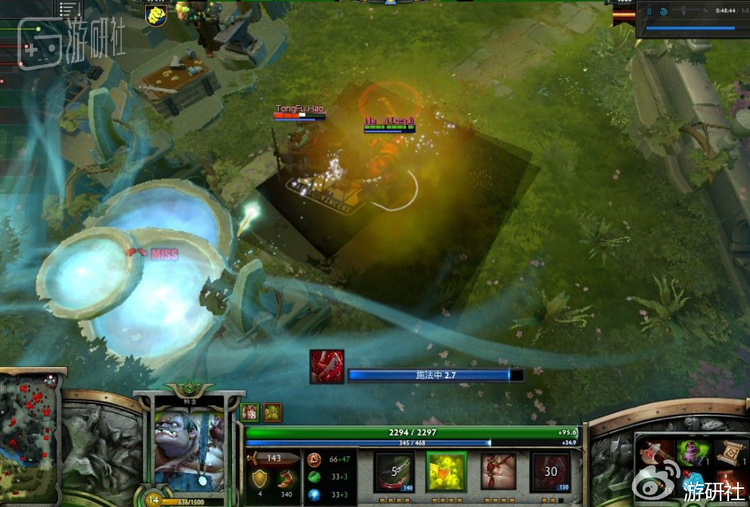
Task: Click the replay rewind circular-arrow button
Action: 664,11
